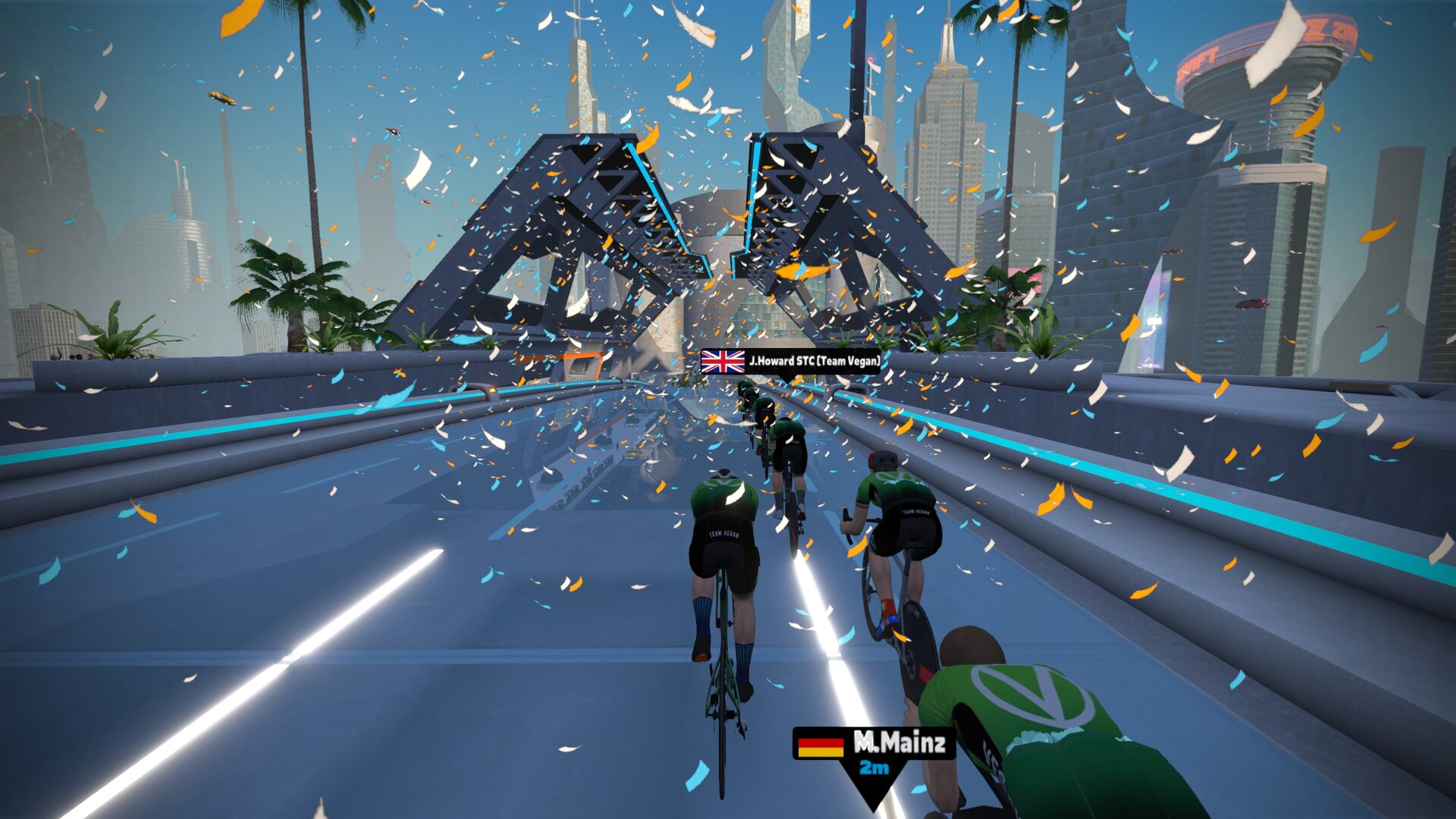The width and height of the screenshot is (1456, 819).
Task: Select the J.Howard STC (Team Vegan) name tag
Action: coord(791,362)
